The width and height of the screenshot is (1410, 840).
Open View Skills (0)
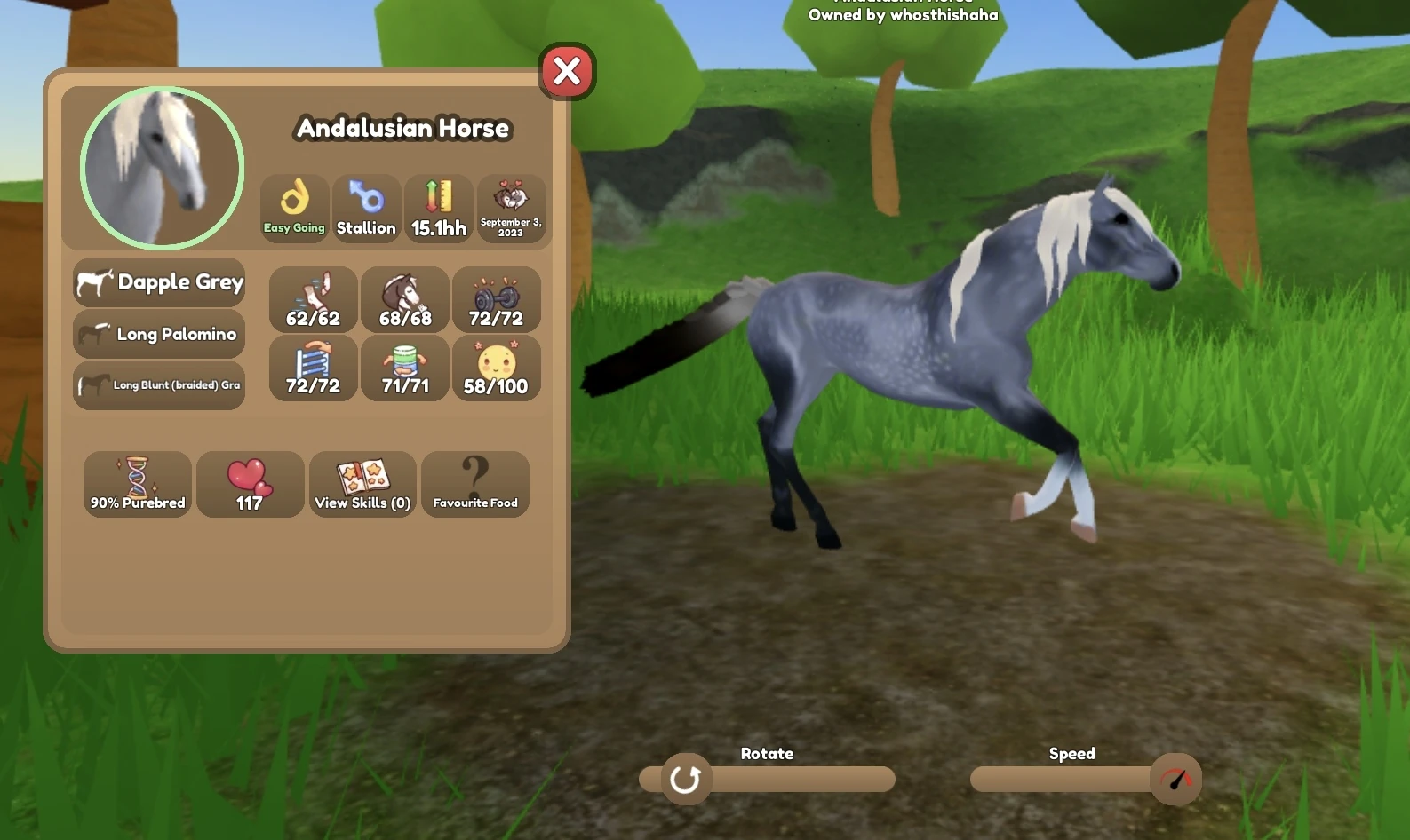[362, 485]
